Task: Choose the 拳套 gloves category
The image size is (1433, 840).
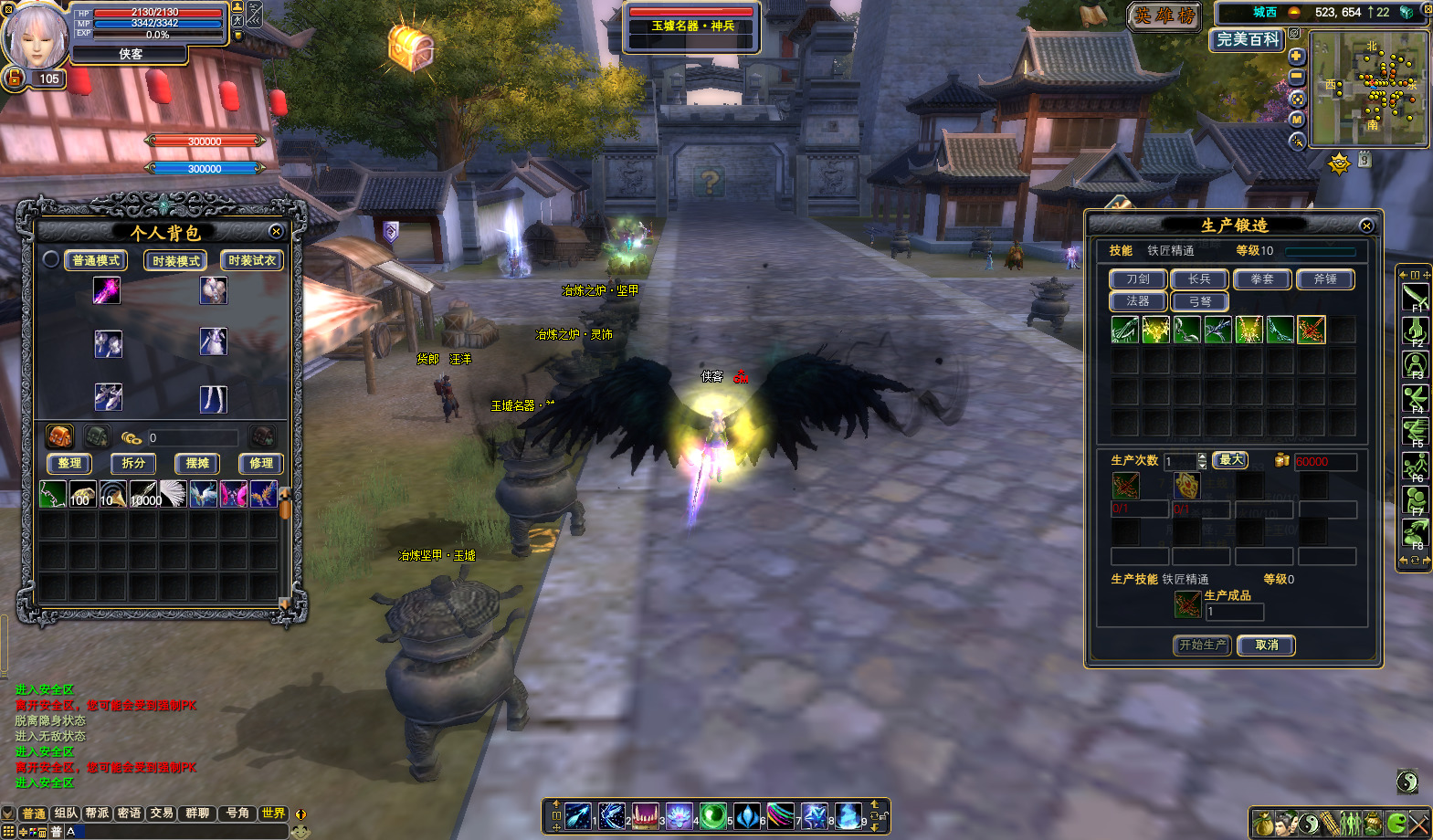Action: [x=1262, y=279]
